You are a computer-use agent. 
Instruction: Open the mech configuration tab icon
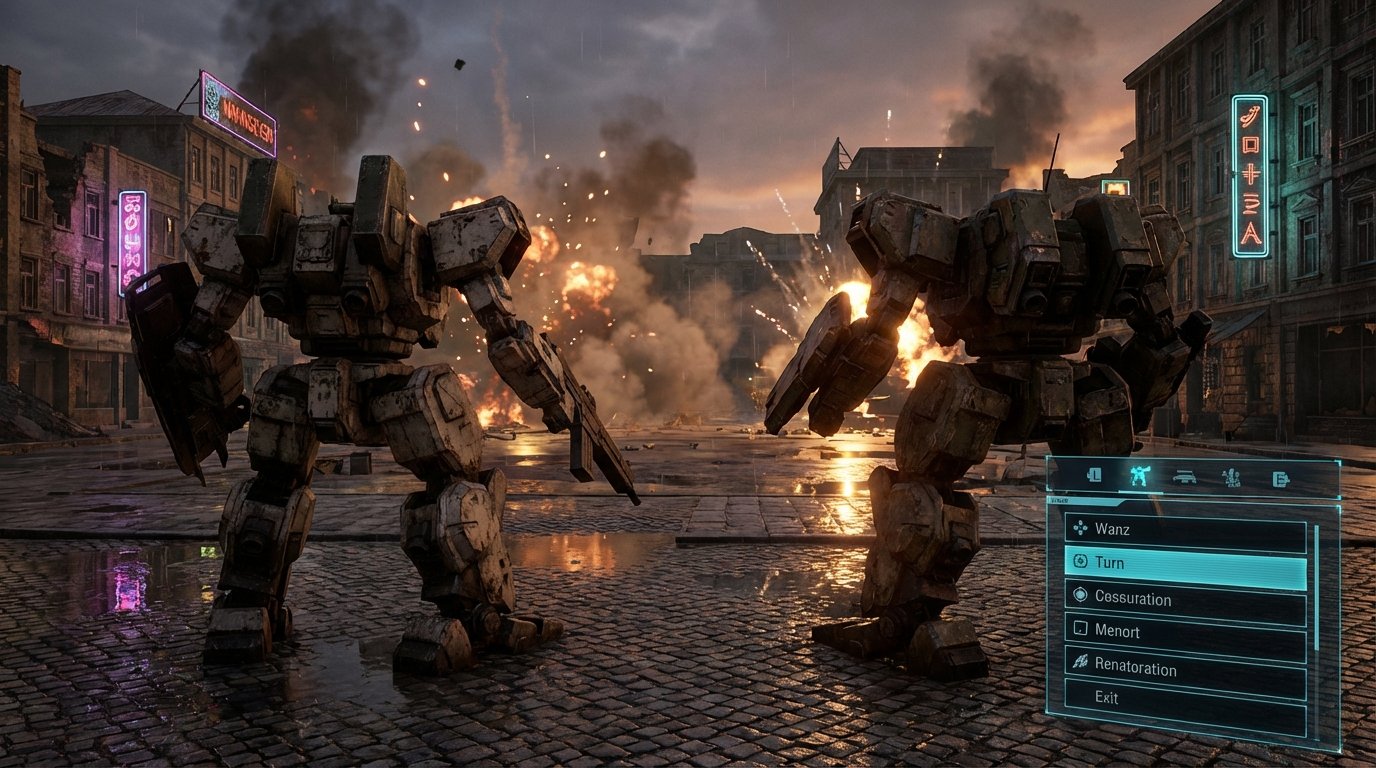[1140, 476]
